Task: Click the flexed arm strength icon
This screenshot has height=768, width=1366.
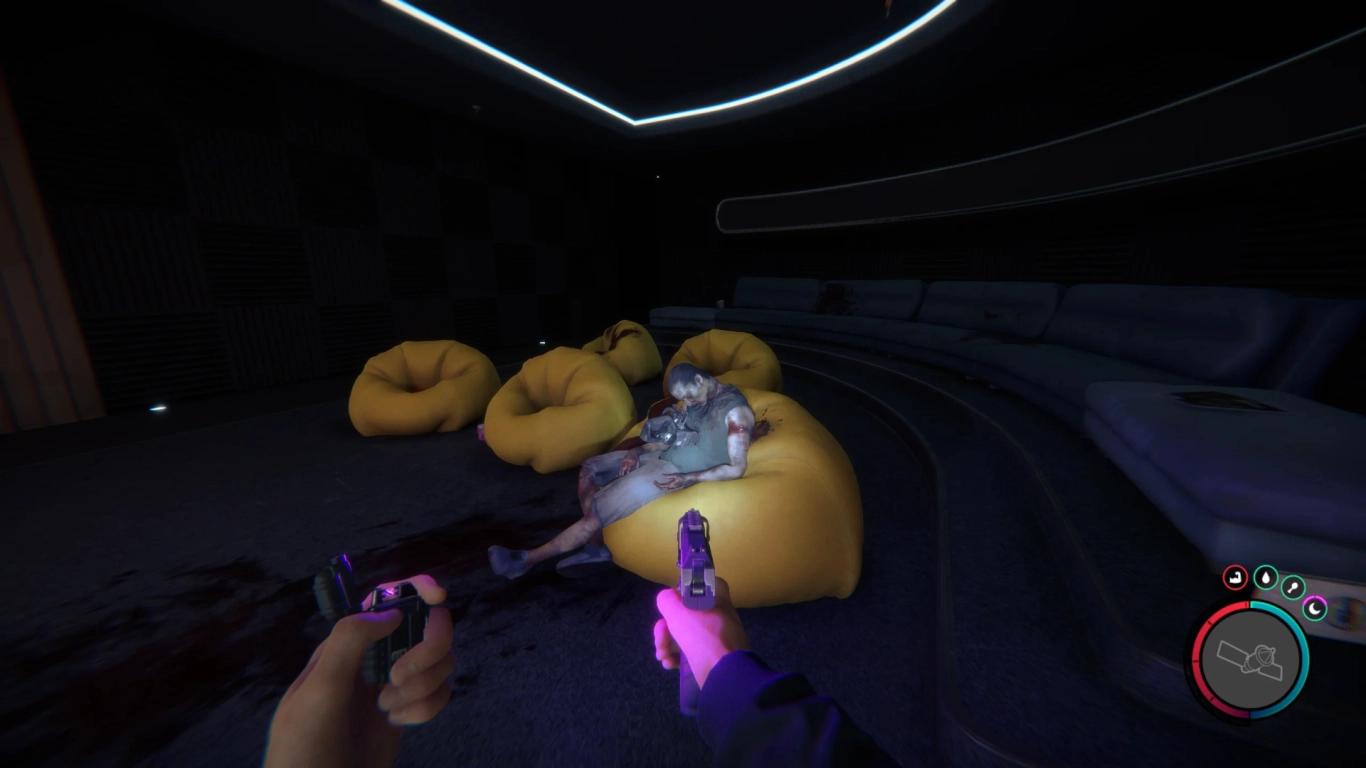Action: 1236,578
